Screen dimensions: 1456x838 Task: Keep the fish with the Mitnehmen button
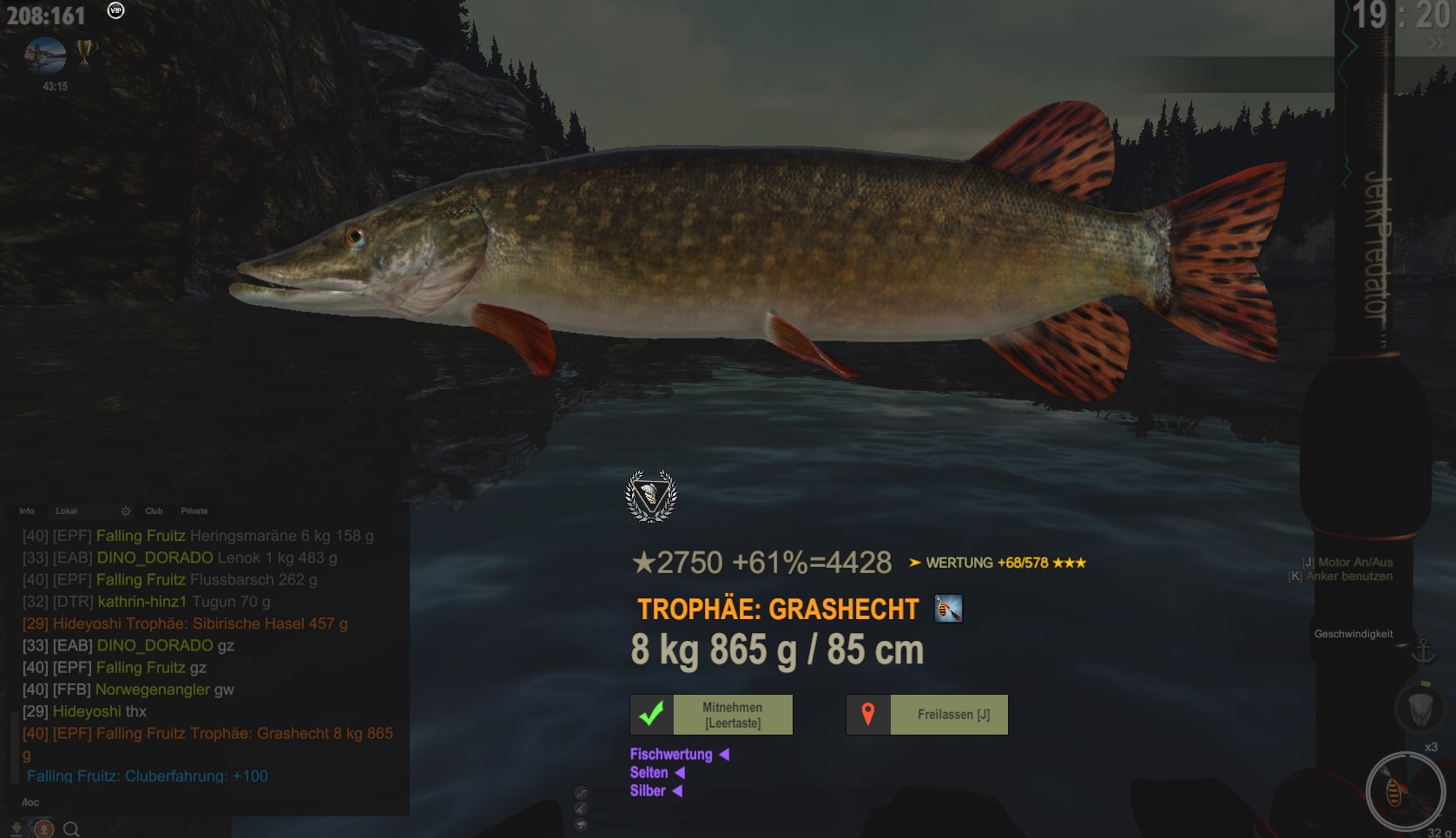(x=711, y=715)
